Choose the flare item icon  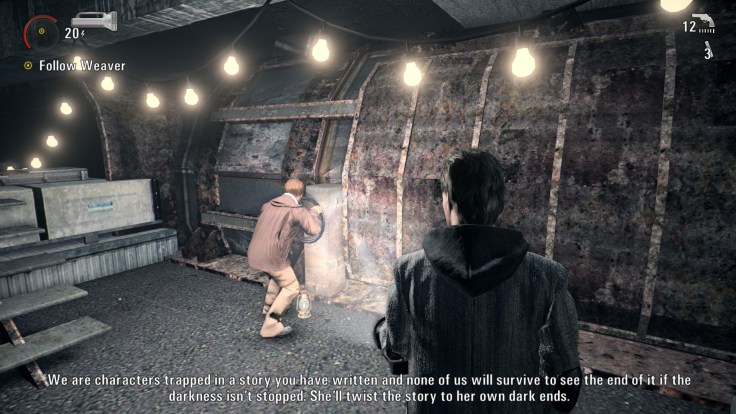point(707,48)
